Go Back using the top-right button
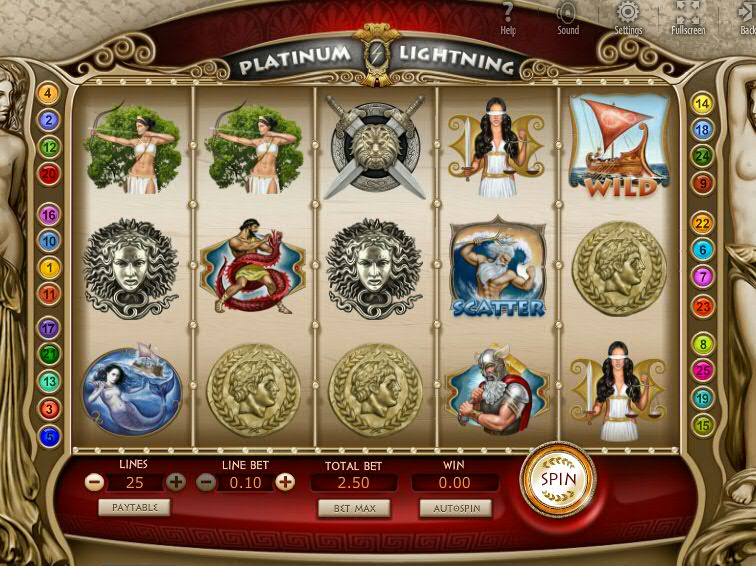This screenshot has width=756, height=566. [x=746, y=18]
